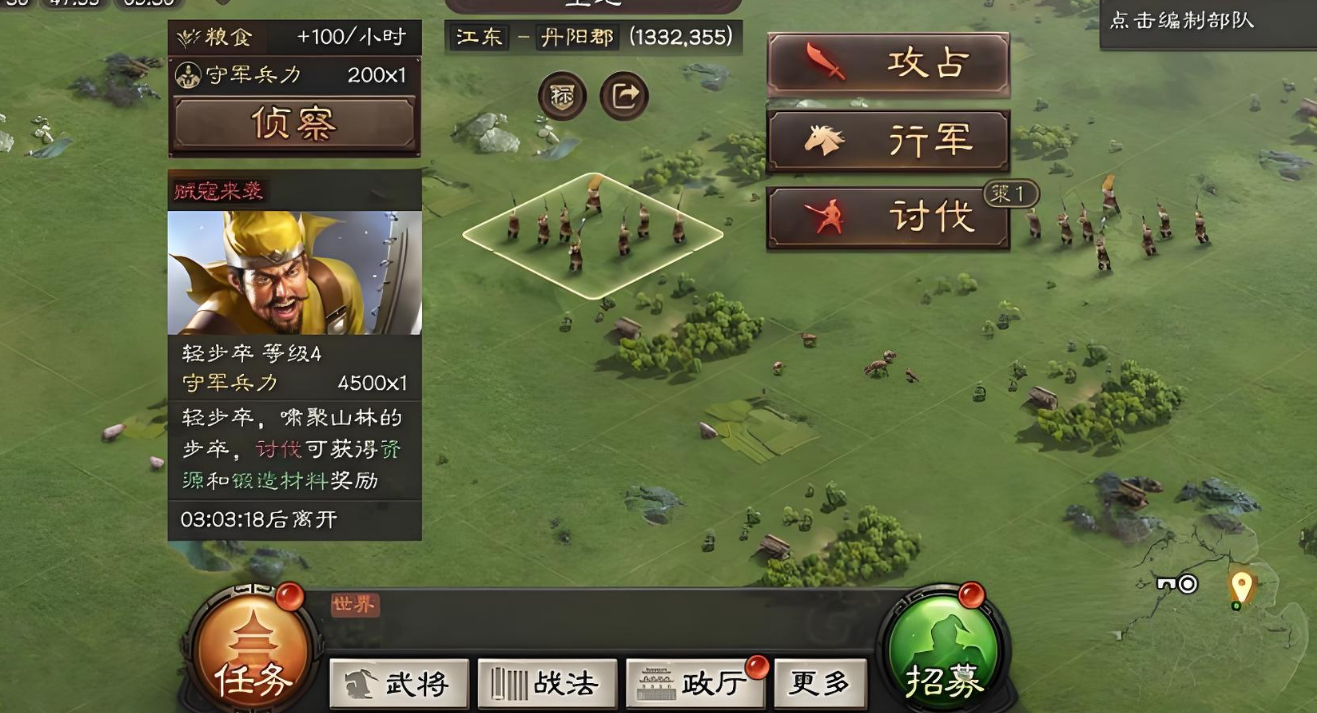Select the 行军 march command

pyautogui.click(x=888, y=141)
